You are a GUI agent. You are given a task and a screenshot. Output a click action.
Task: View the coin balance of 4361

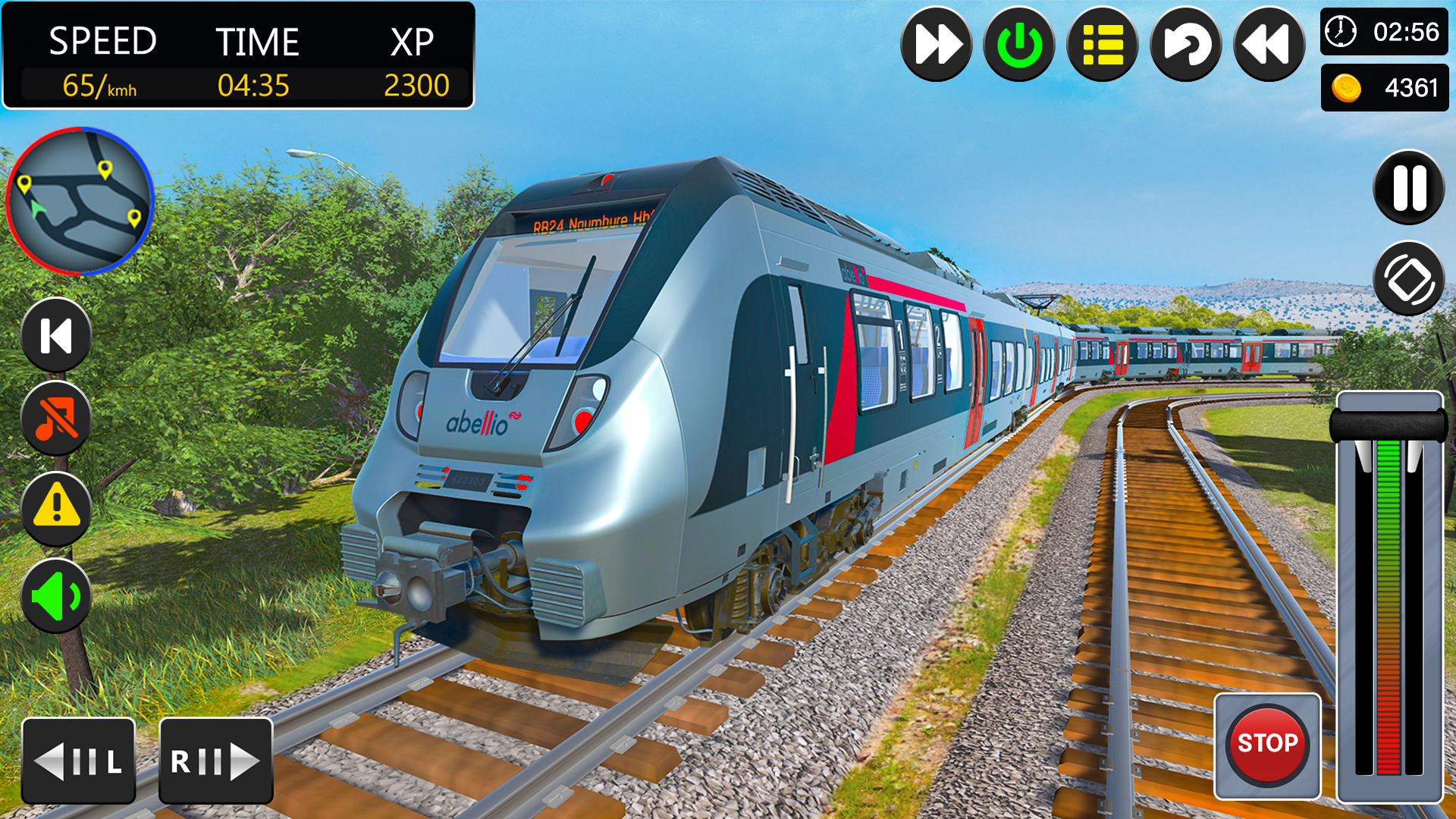point(1384,86)
